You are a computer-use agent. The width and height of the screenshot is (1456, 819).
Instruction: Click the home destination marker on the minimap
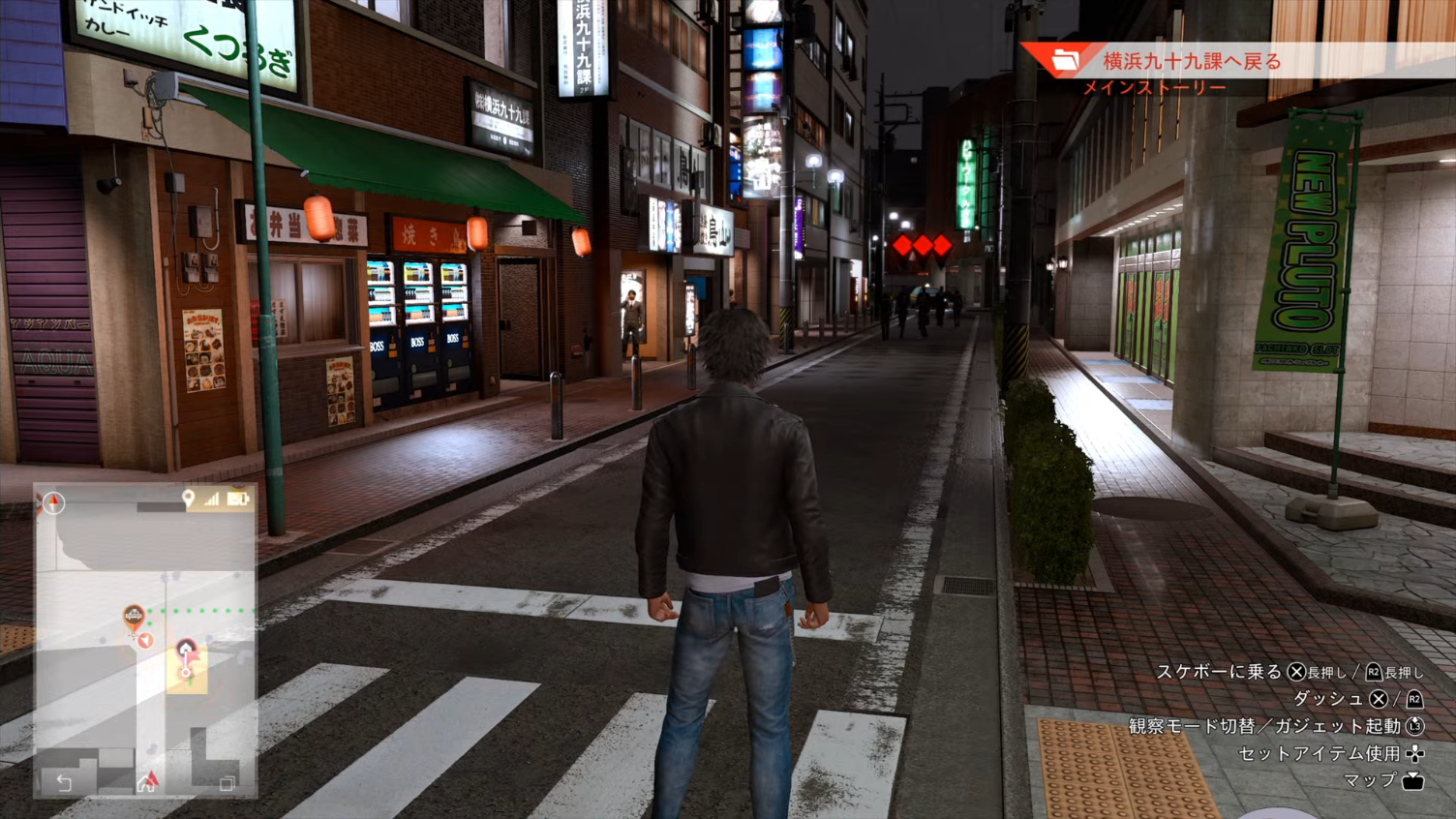pos(186,649)
